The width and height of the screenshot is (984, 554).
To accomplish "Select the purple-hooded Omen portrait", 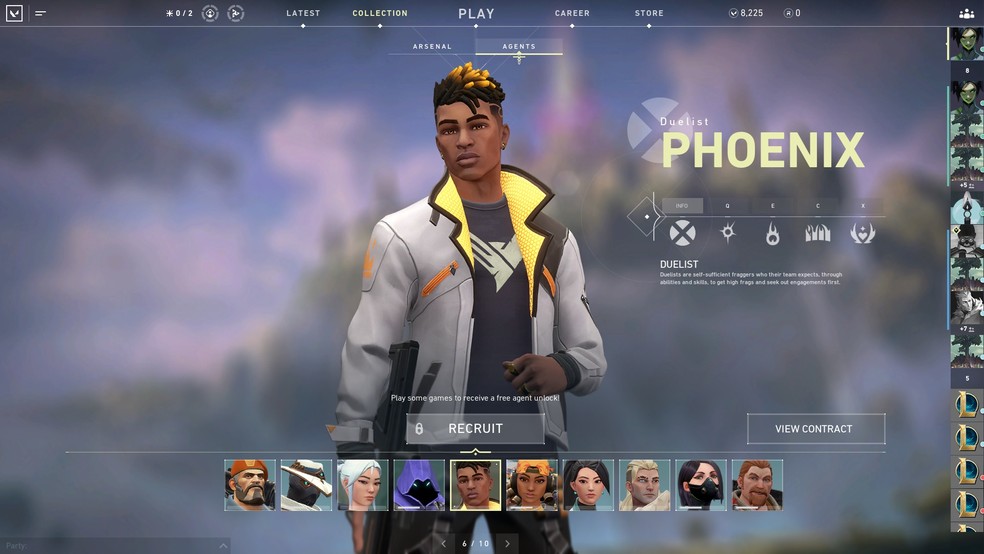I will [x=419, y=485].
